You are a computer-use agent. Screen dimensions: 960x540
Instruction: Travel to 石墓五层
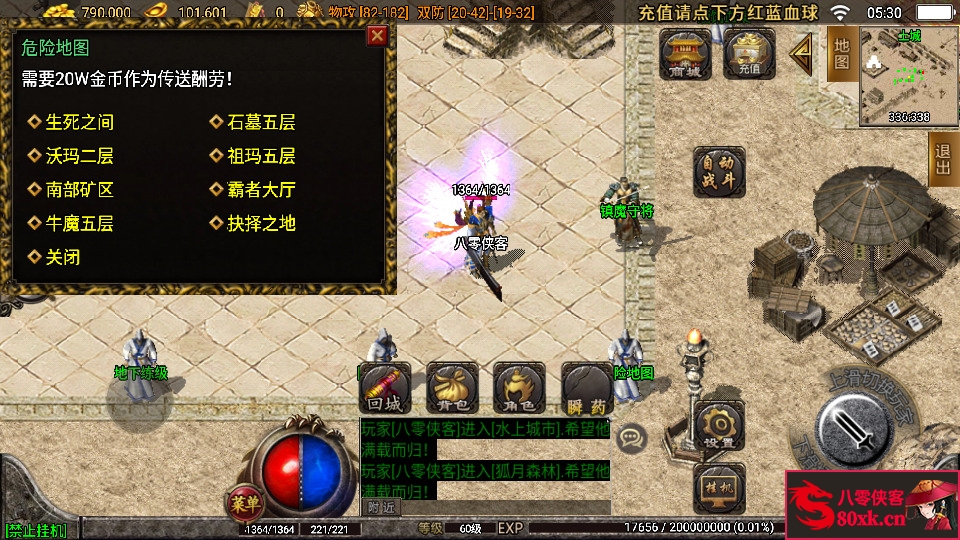[260, 122]
